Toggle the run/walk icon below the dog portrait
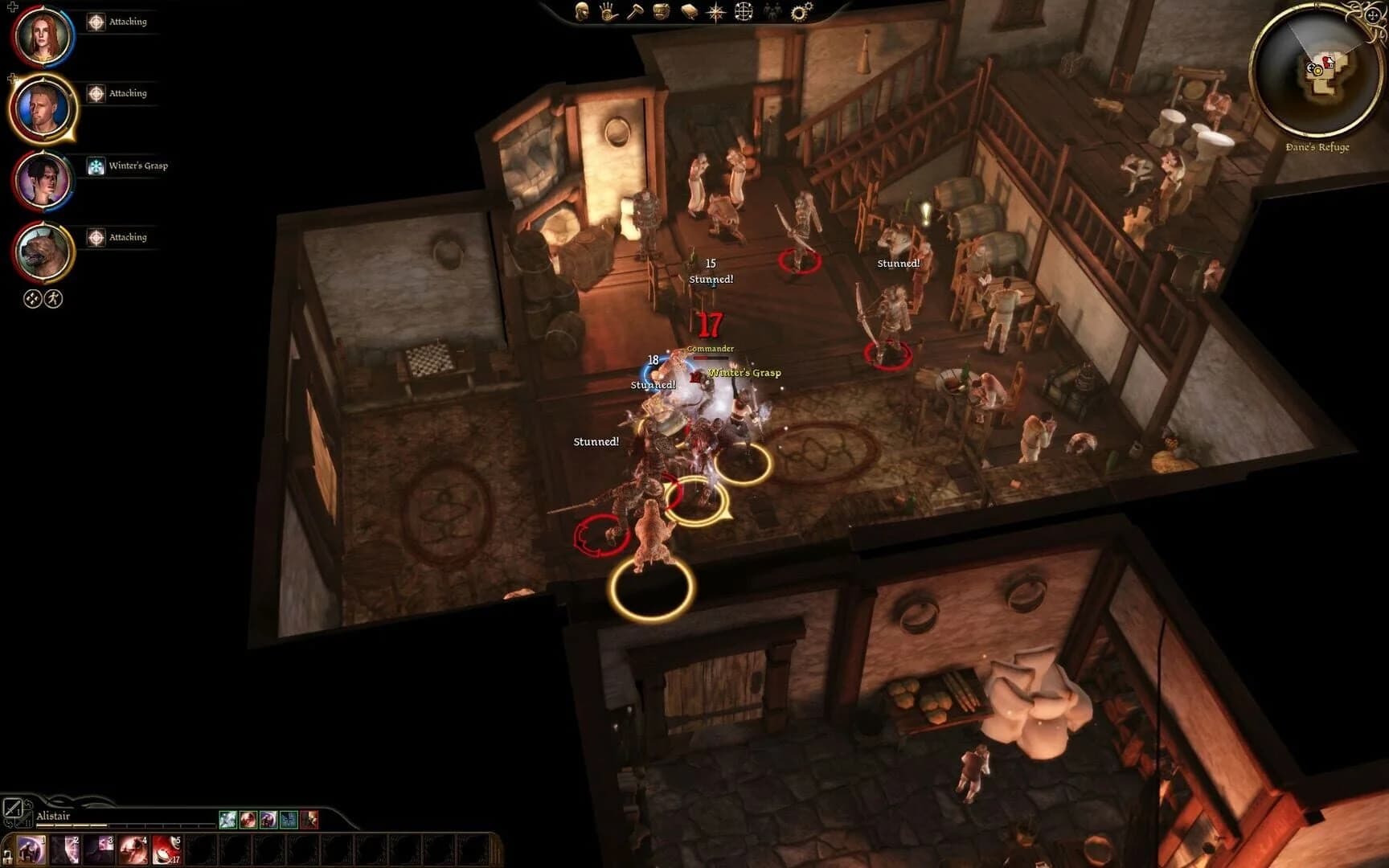The image size is (1389, 868). click(x=51, y=298)
